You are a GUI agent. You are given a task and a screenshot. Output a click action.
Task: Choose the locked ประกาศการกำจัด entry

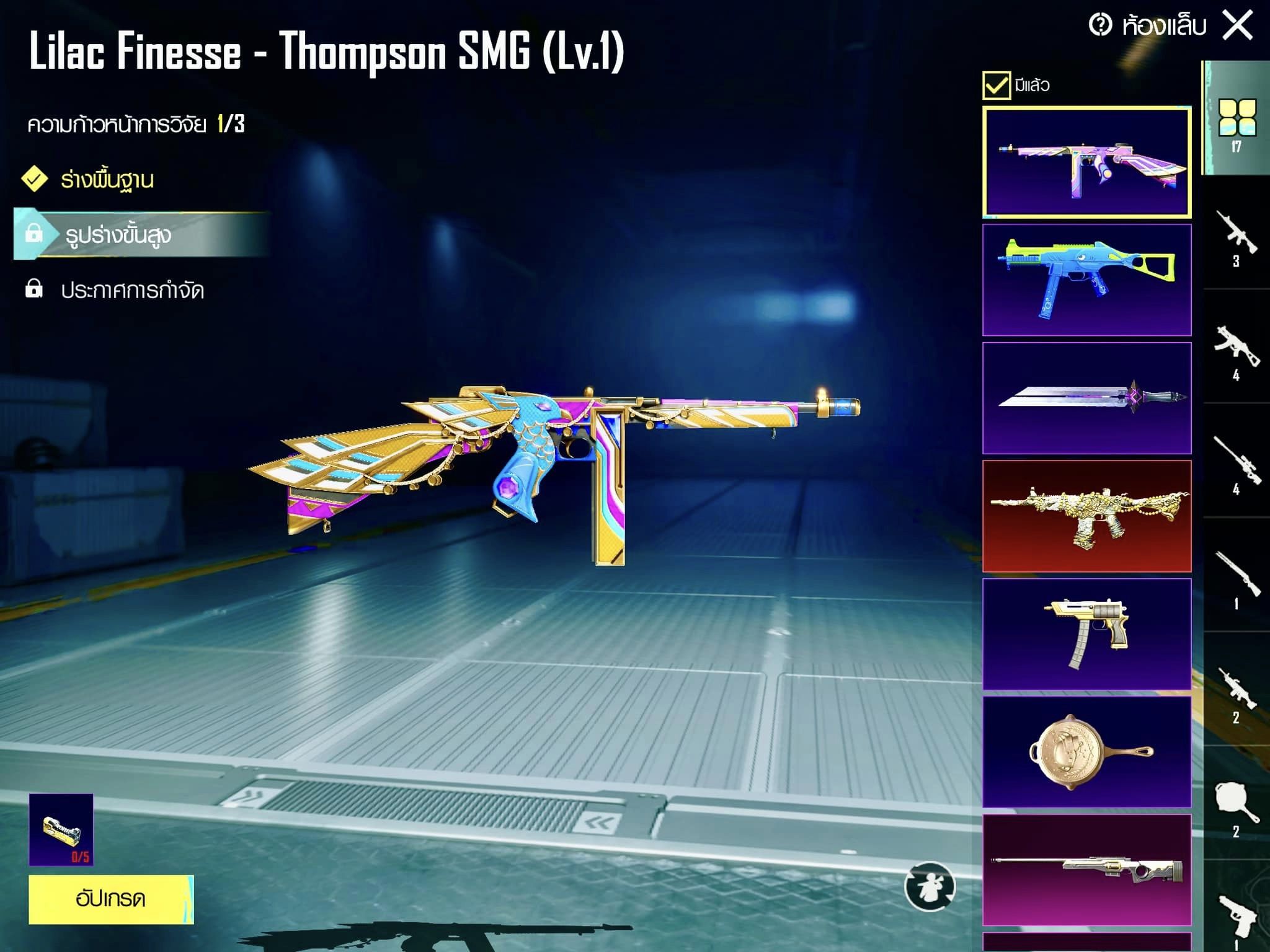click(x=132, y=290)
